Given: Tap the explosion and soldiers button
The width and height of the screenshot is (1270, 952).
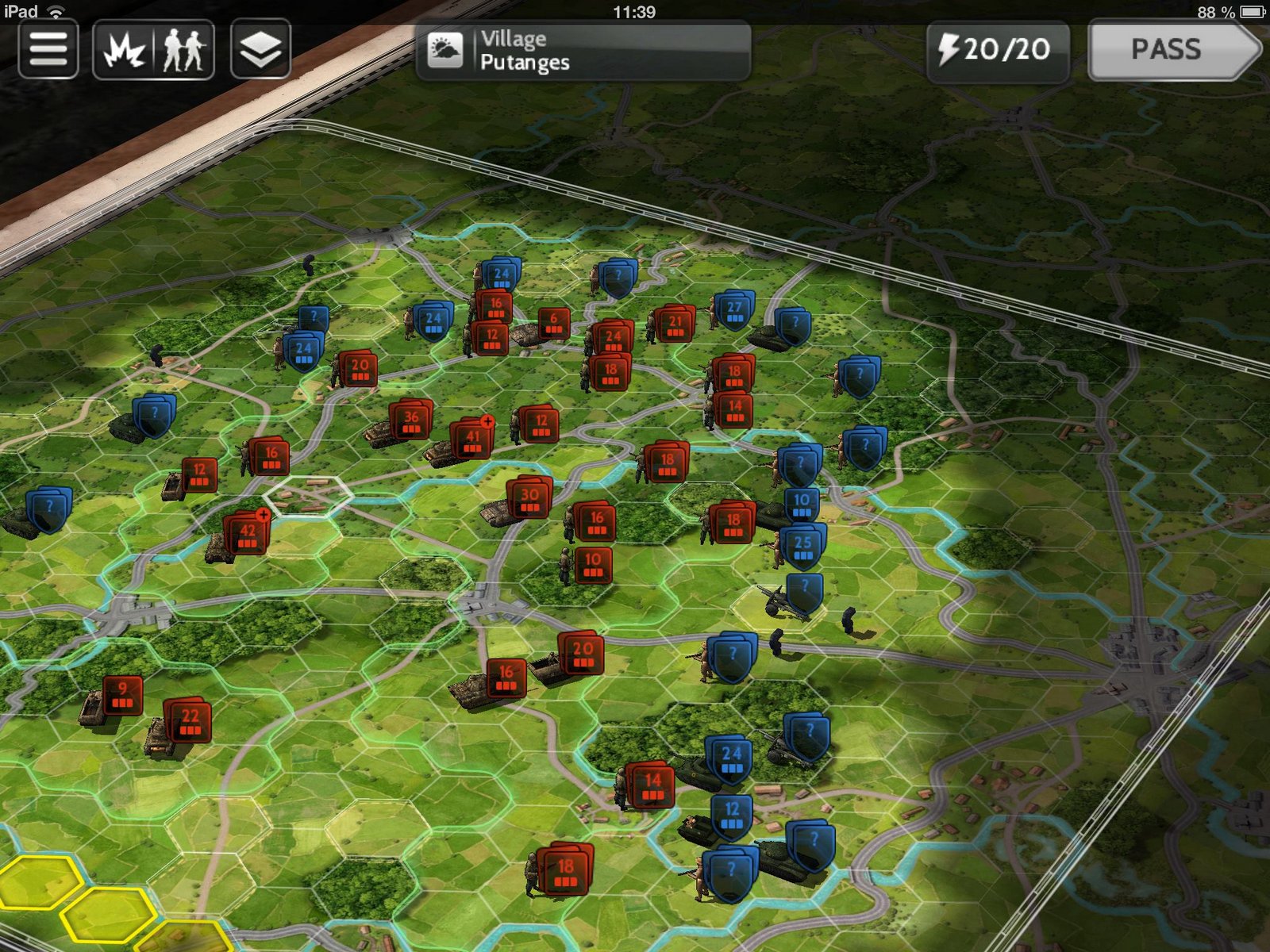Looking at the screenshot, I should [x=153, y=50].
